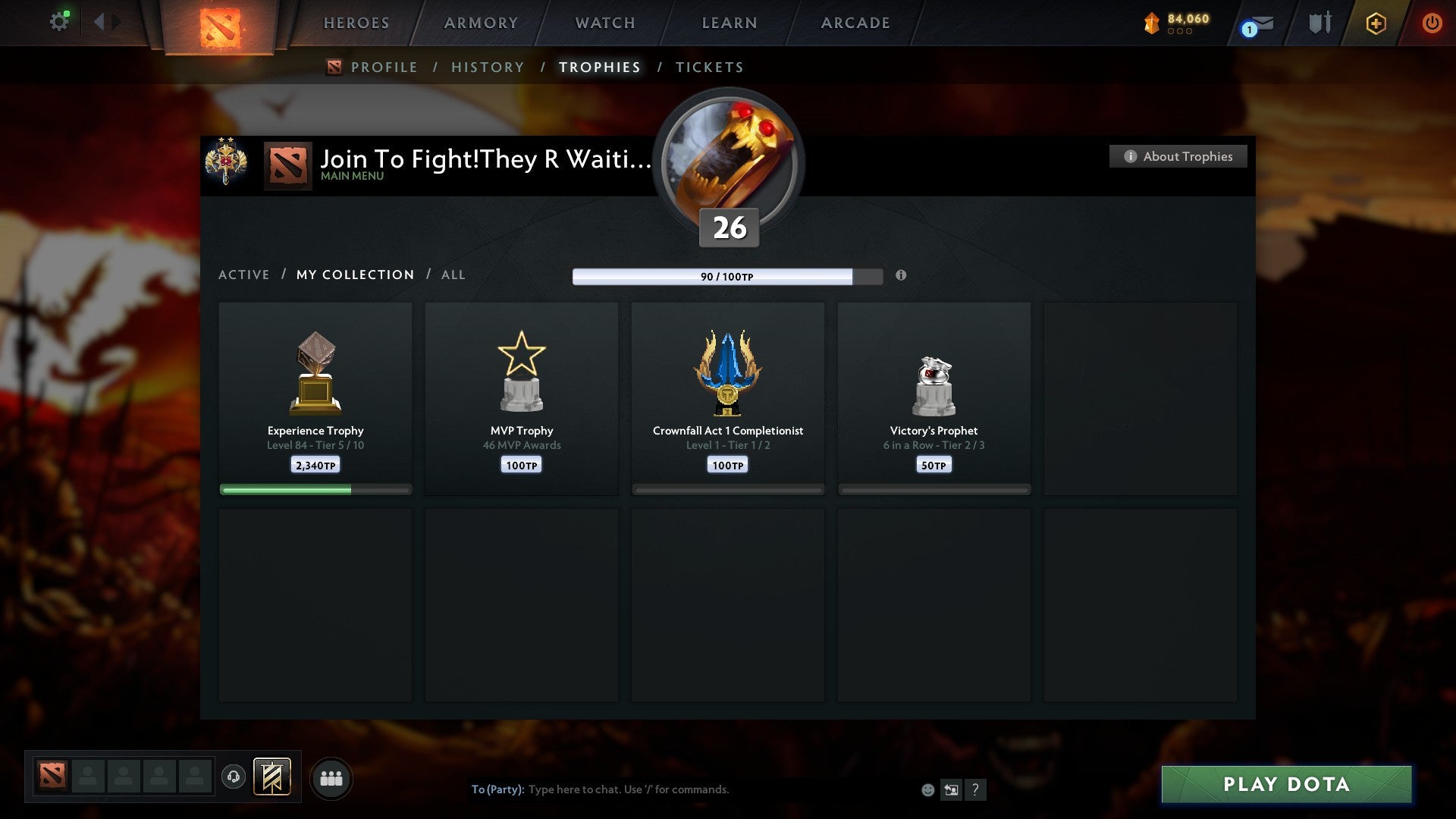The width and height of the screenshot is (1456, 819).
Task: Click the chat wheel icon
Action: pos(952,789)
